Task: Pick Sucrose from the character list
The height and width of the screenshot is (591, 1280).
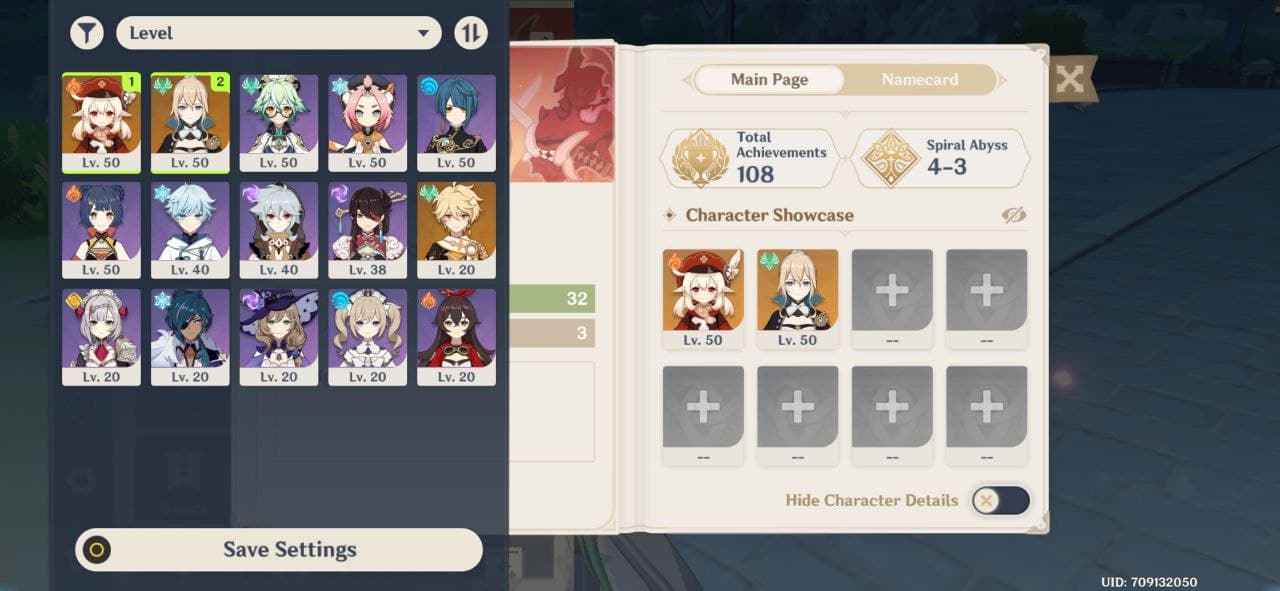Action: [279, 122]
